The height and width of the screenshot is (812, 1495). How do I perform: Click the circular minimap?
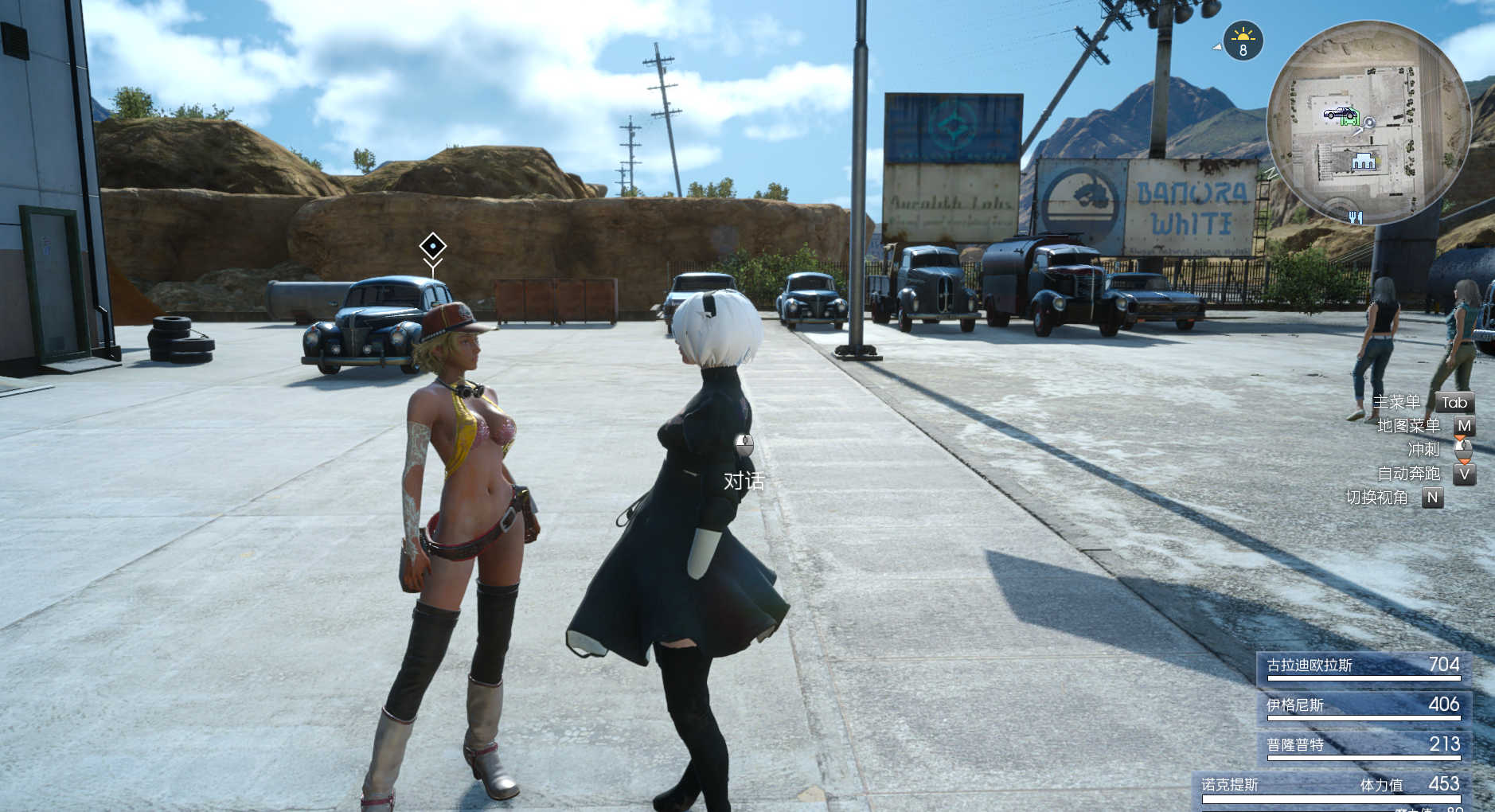tap(1368, 123)
